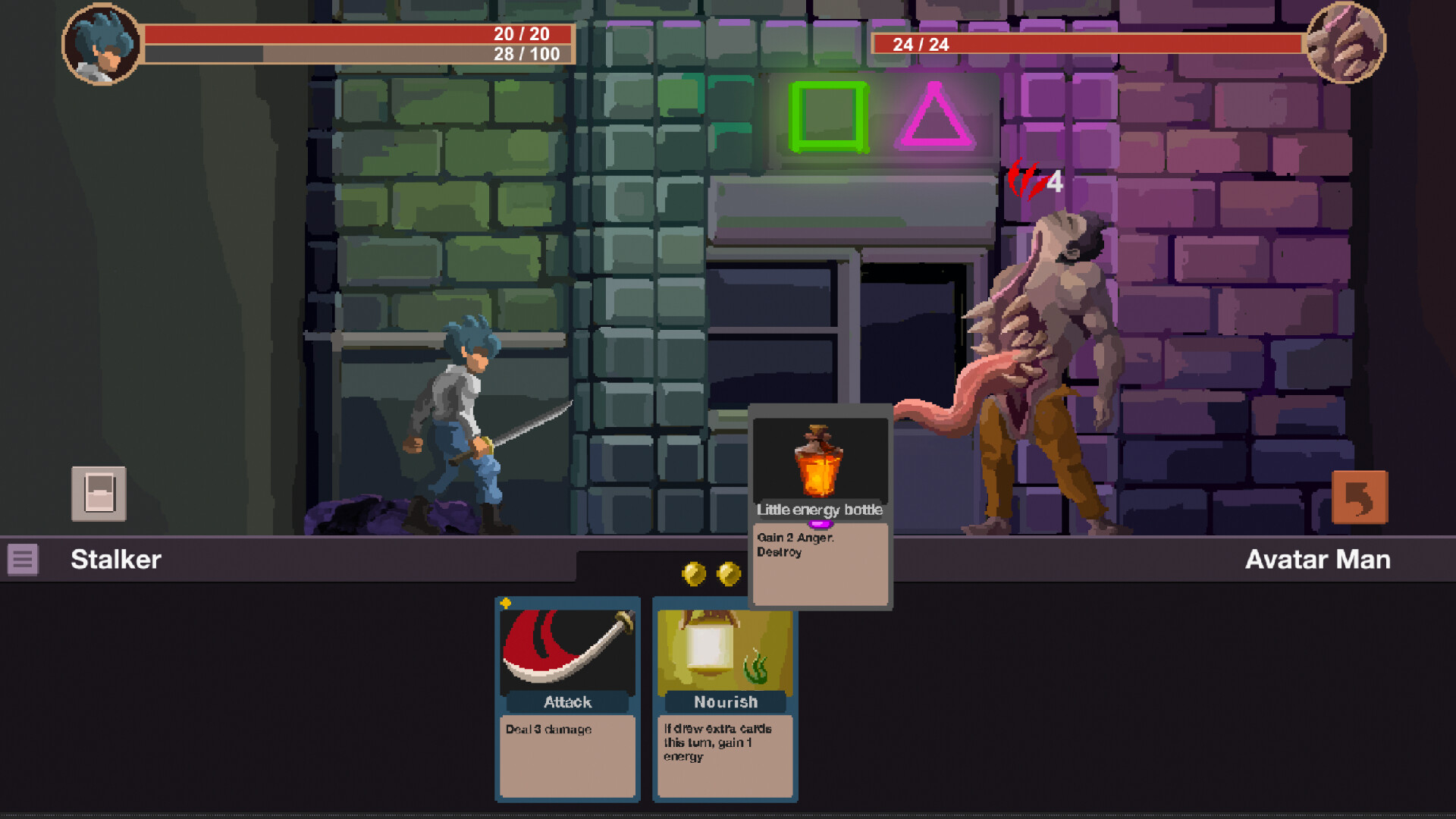Open the hamburger menu next to Stalker

point(25,561)
